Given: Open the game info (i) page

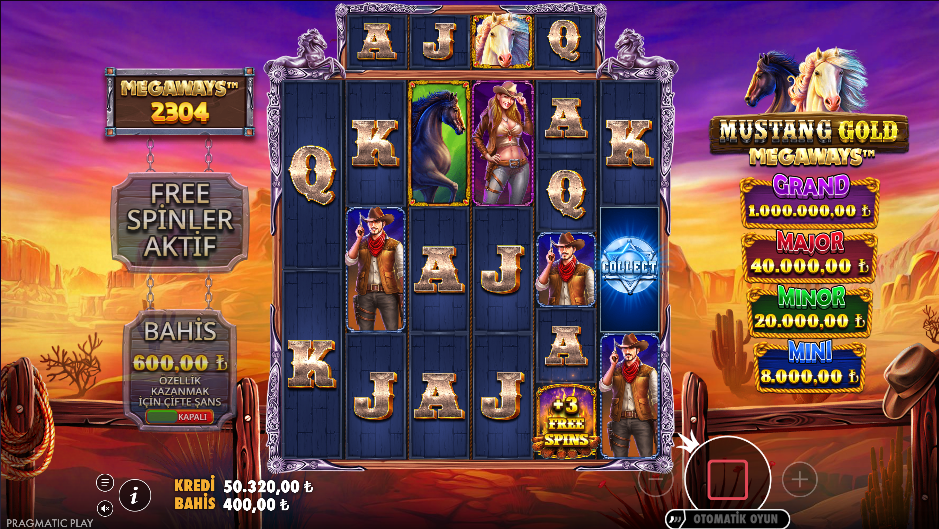Looking at the screenshot, I should pyautogui.click(x=133, y=493).
